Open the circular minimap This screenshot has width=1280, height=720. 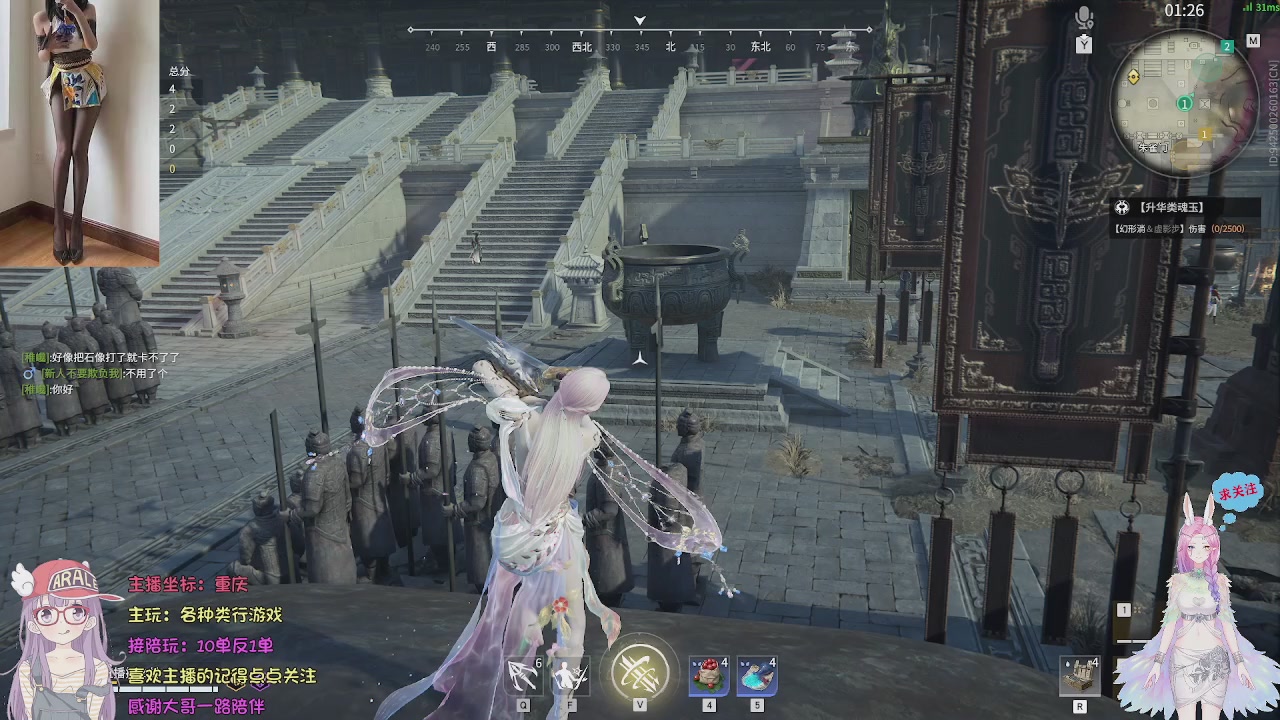pyautogui.click(x=1184, y=102)
